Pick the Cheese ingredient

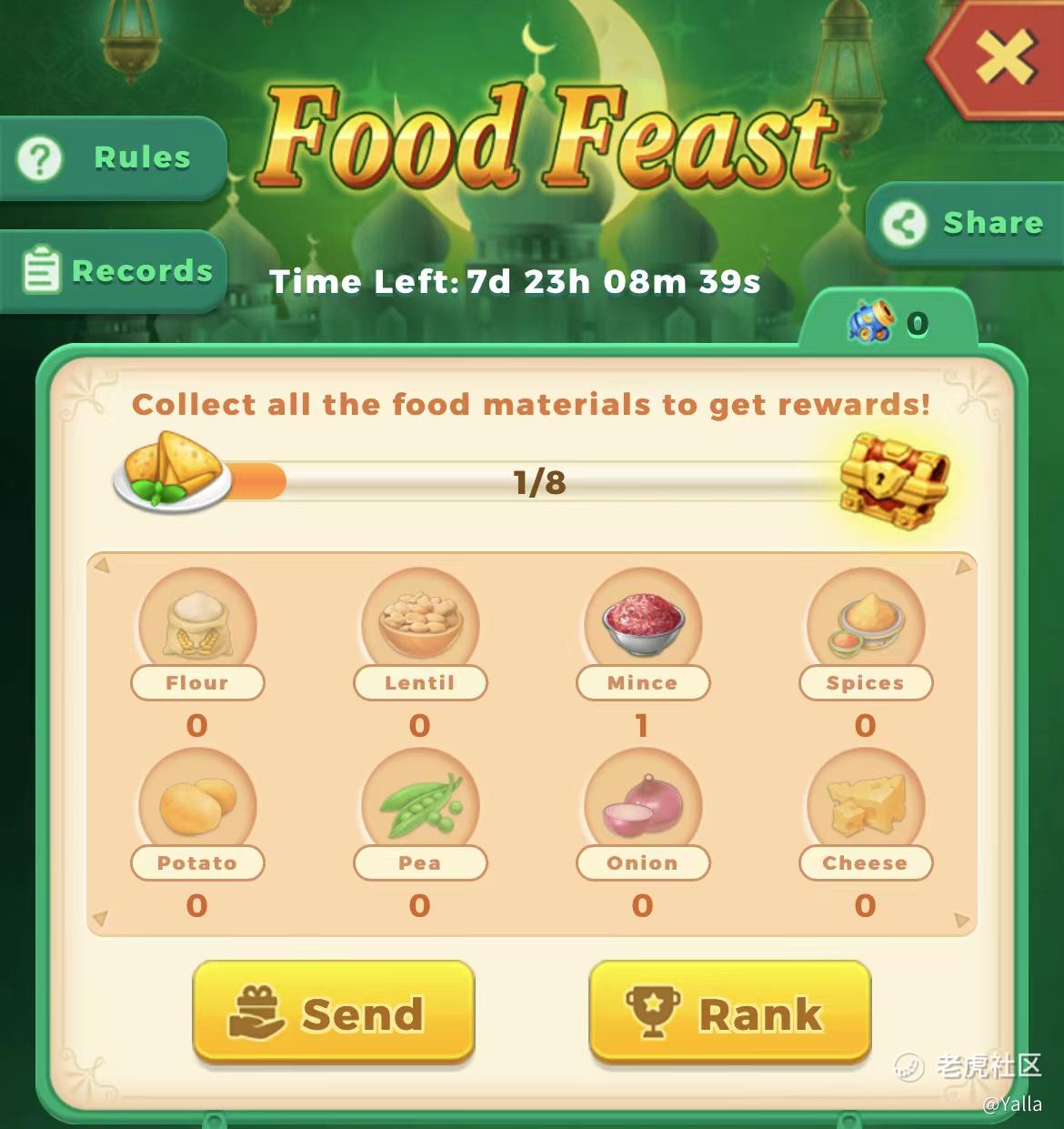[x=866, y=806]
